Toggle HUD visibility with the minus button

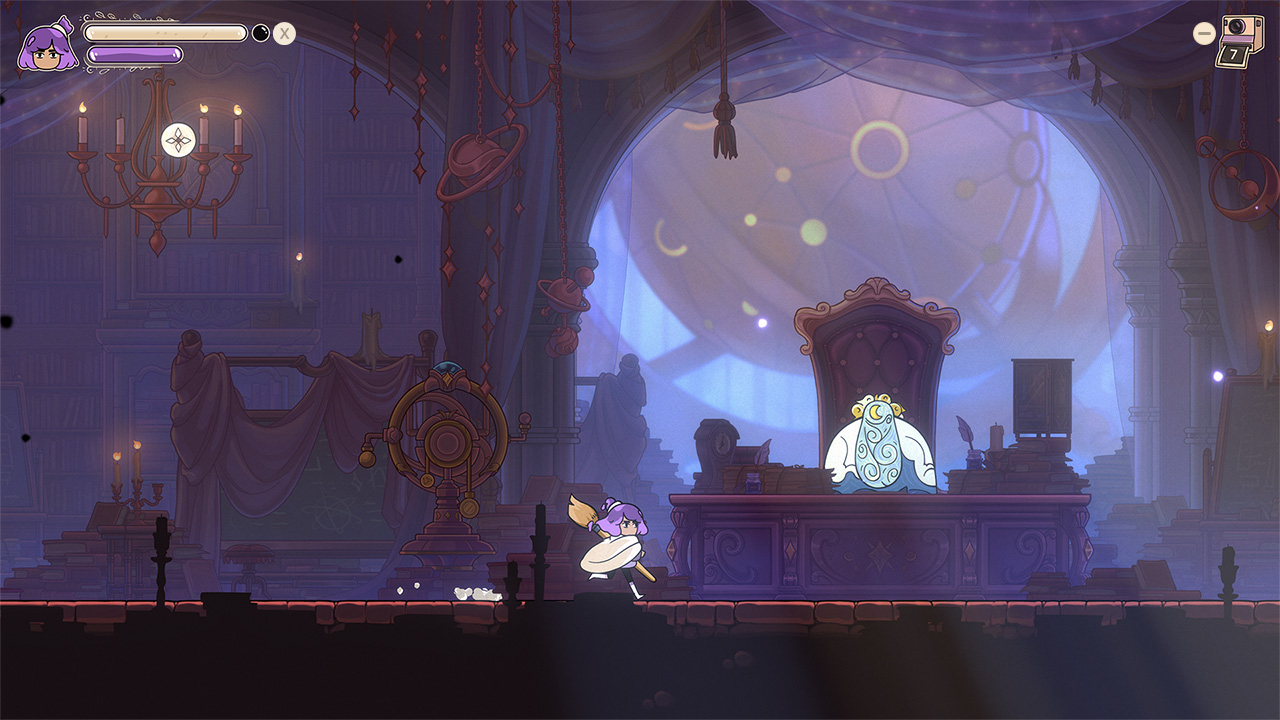point(1203,31)
